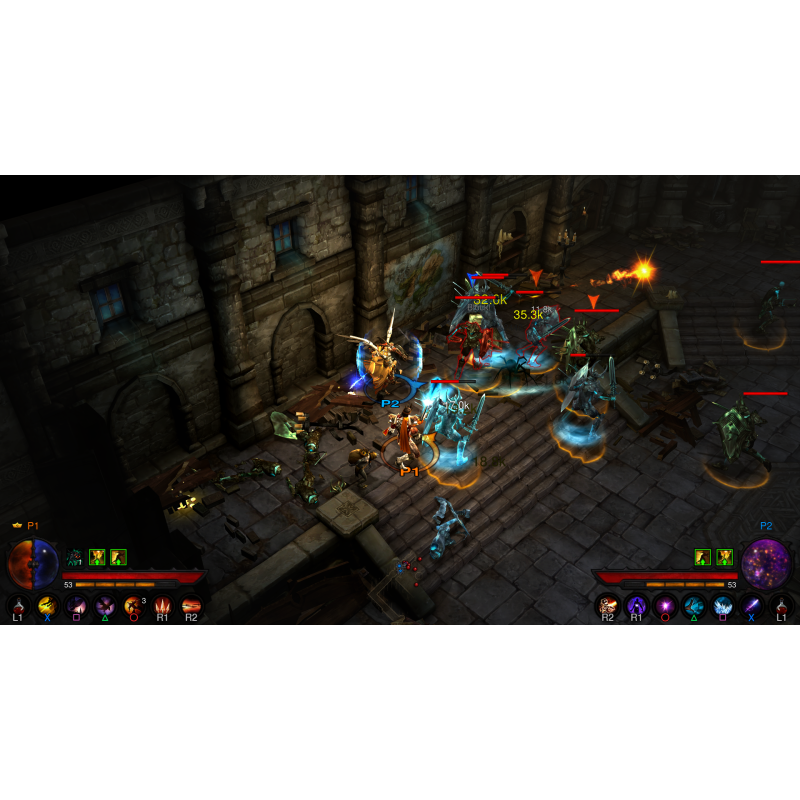Activate P1's orange skill with 3 charges

(x=133, y=605)
